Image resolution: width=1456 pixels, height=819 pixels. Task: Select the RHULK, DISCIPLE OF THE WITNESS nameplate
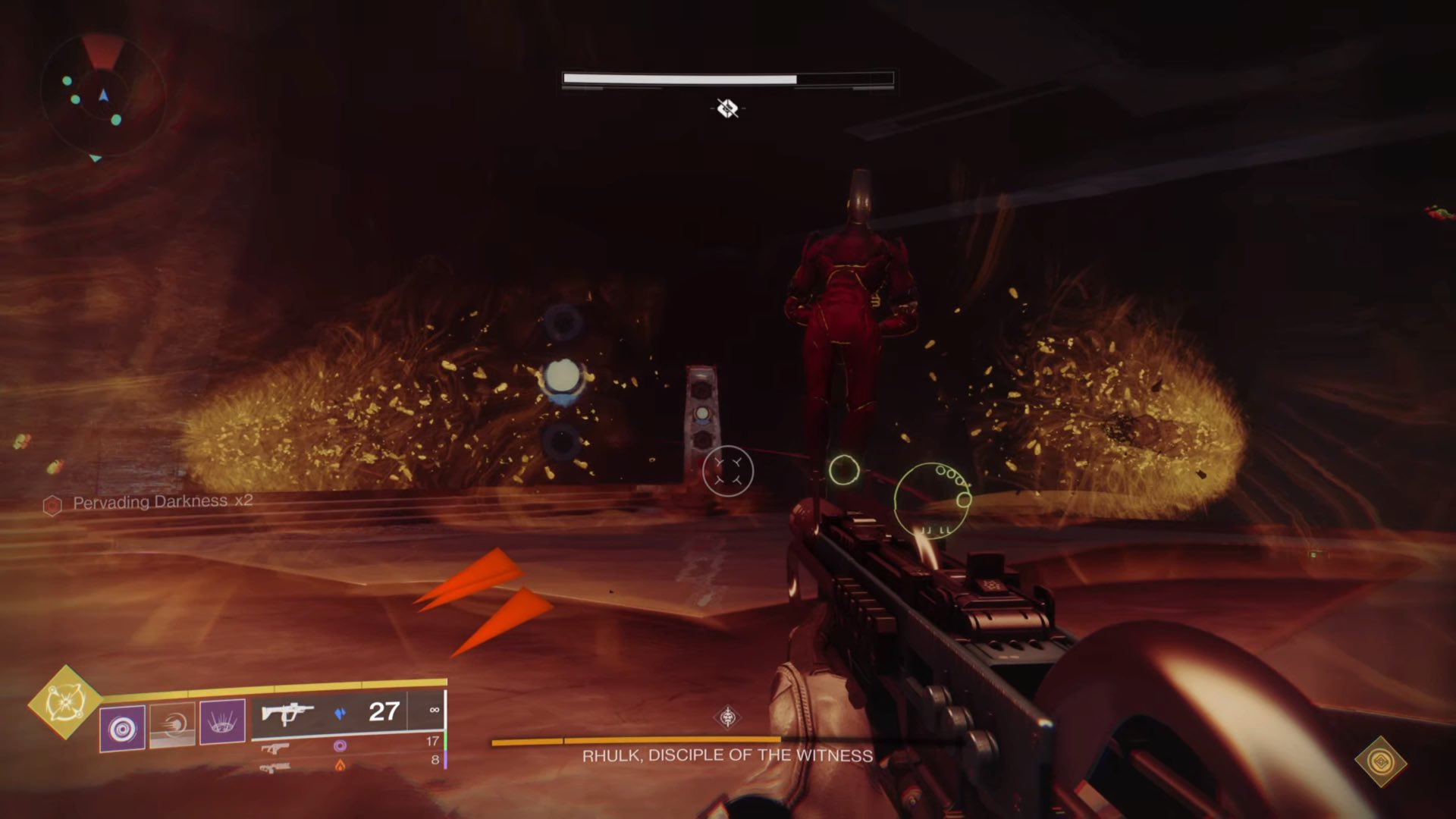[726, 755]
